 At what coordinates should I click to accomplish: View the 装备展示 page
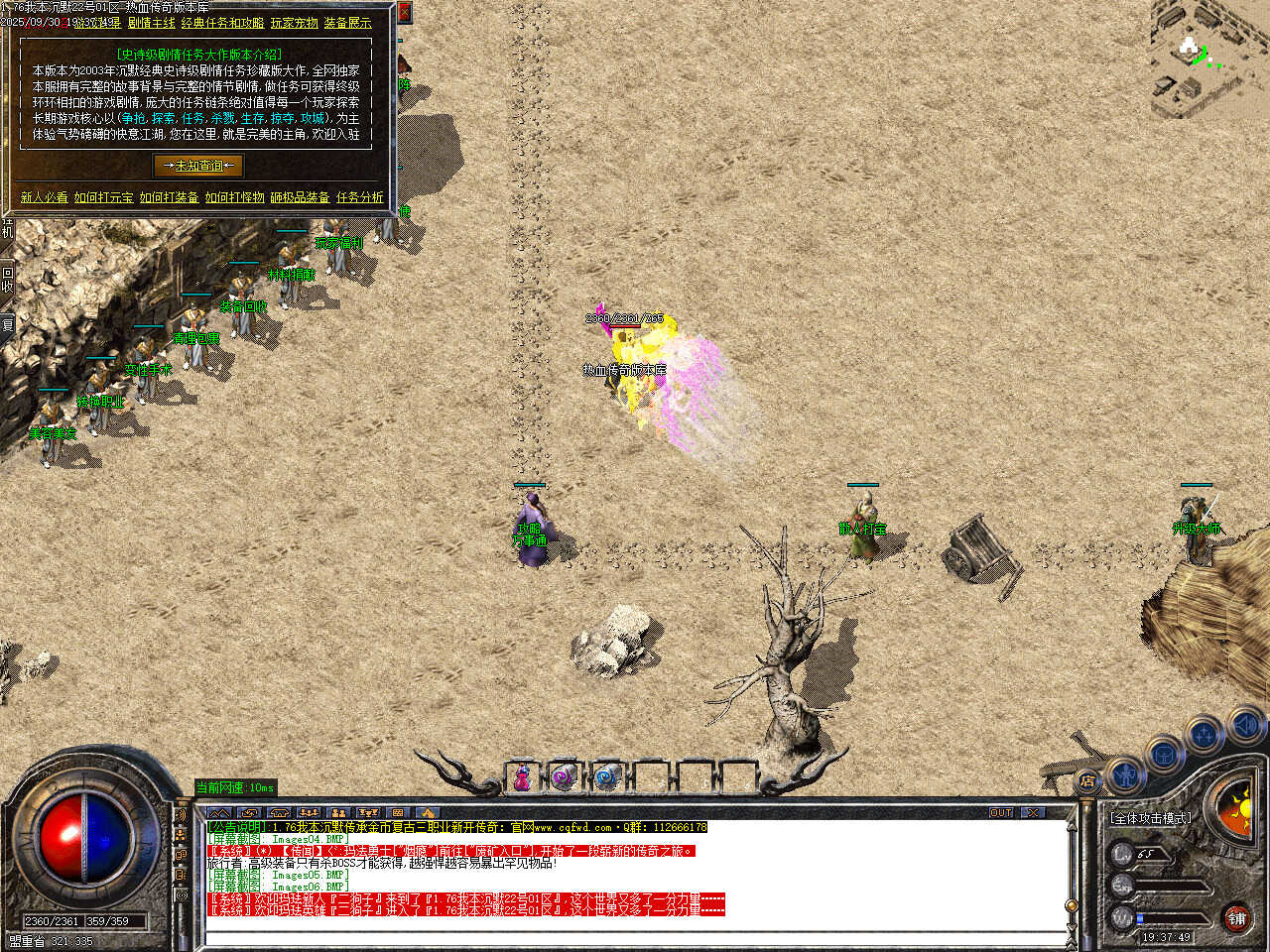click(x=348, y=23)
